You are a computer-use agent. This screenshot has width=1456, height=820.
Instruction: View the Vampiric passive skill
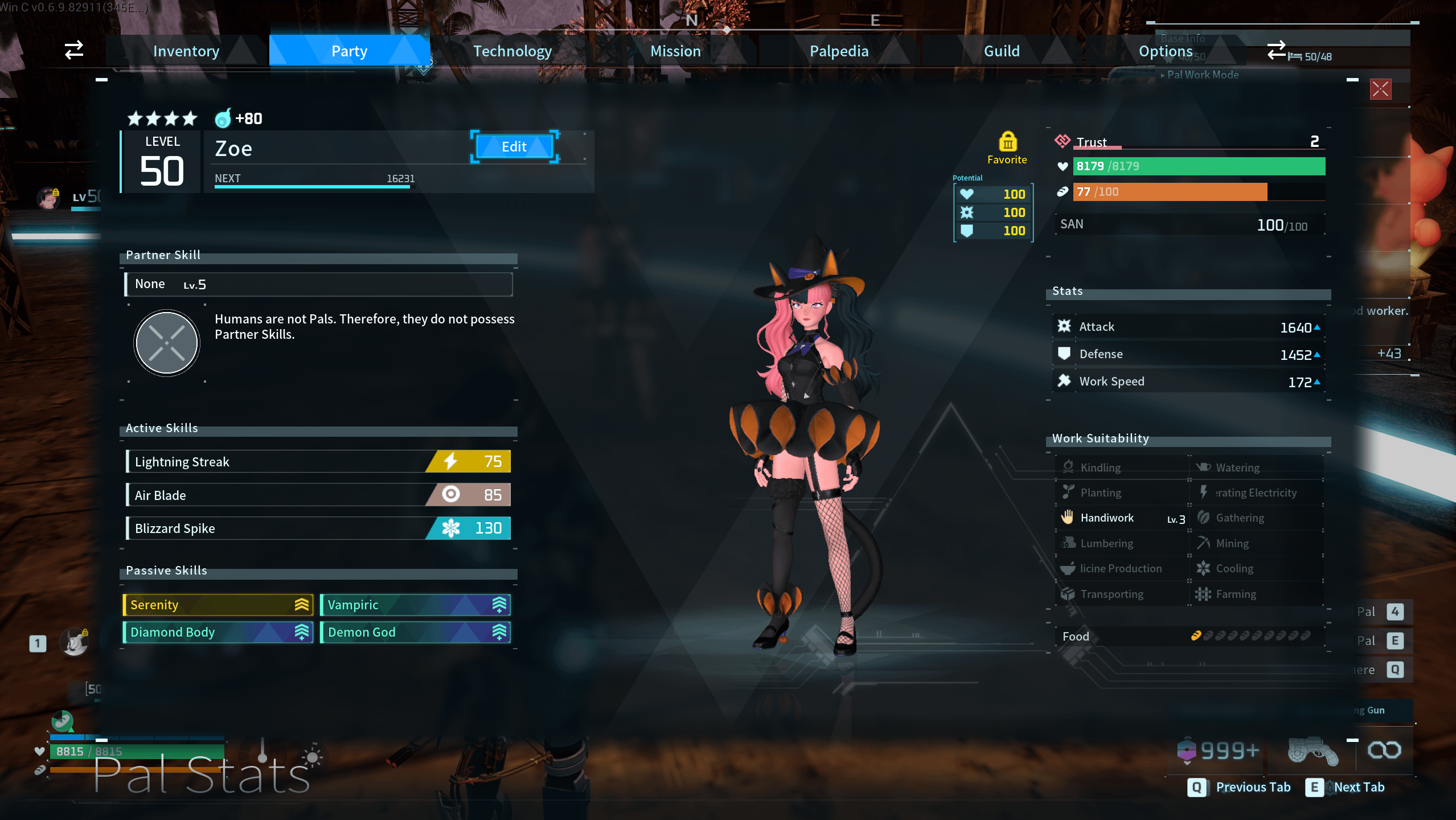[416, 605]
